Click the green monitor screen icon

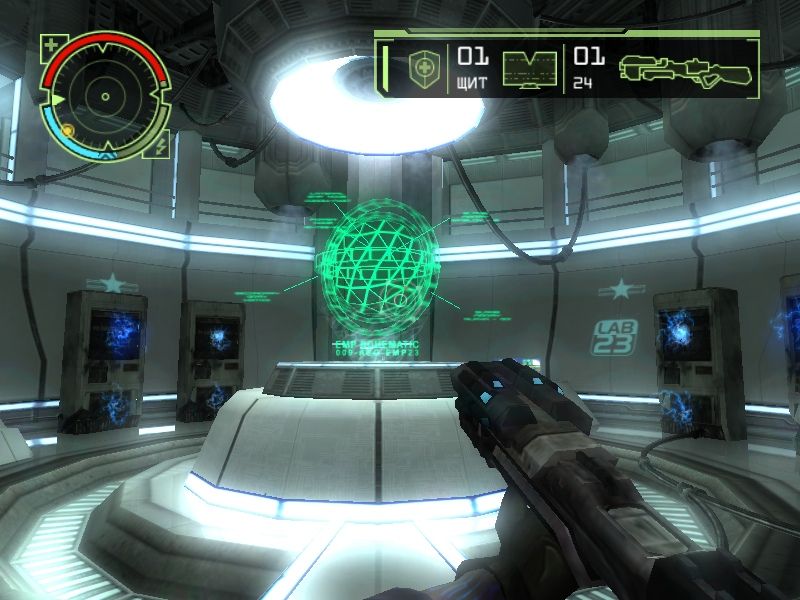pyautogui.click(x=530, y=68)
